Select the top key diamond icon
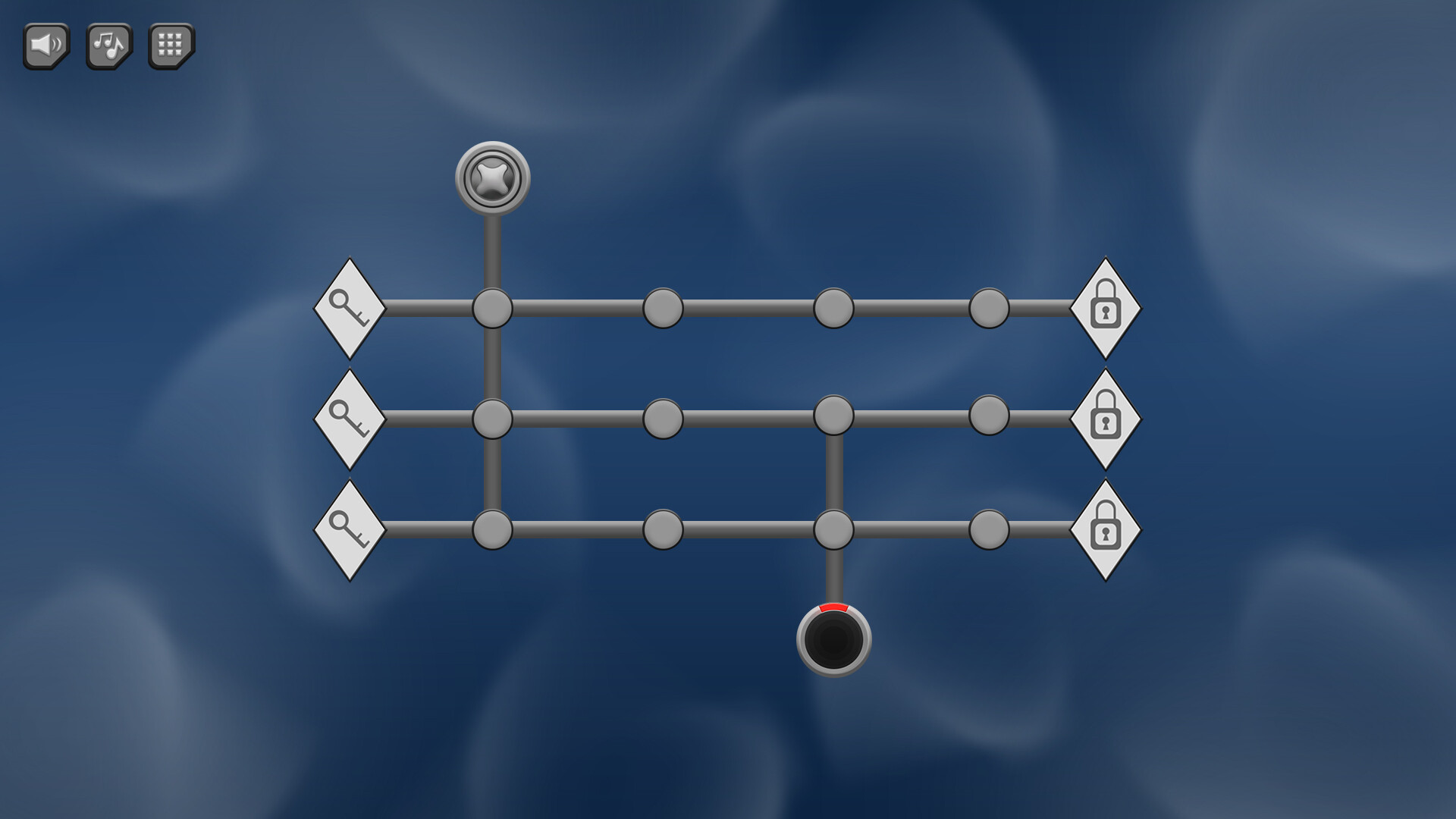1456x819 pixels. point(349,307)
